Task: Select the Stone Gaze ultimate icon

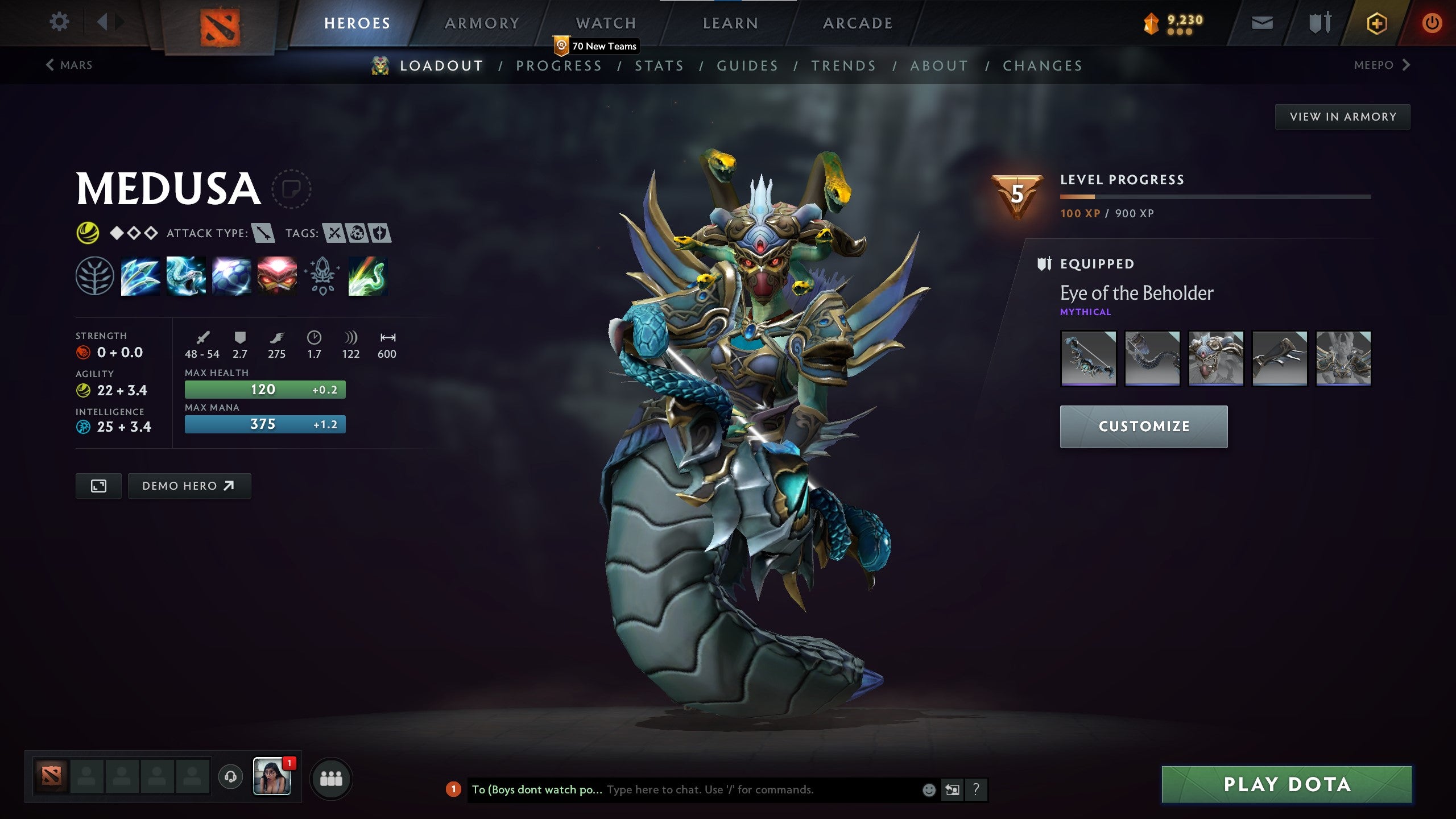Action: (276, 277)
